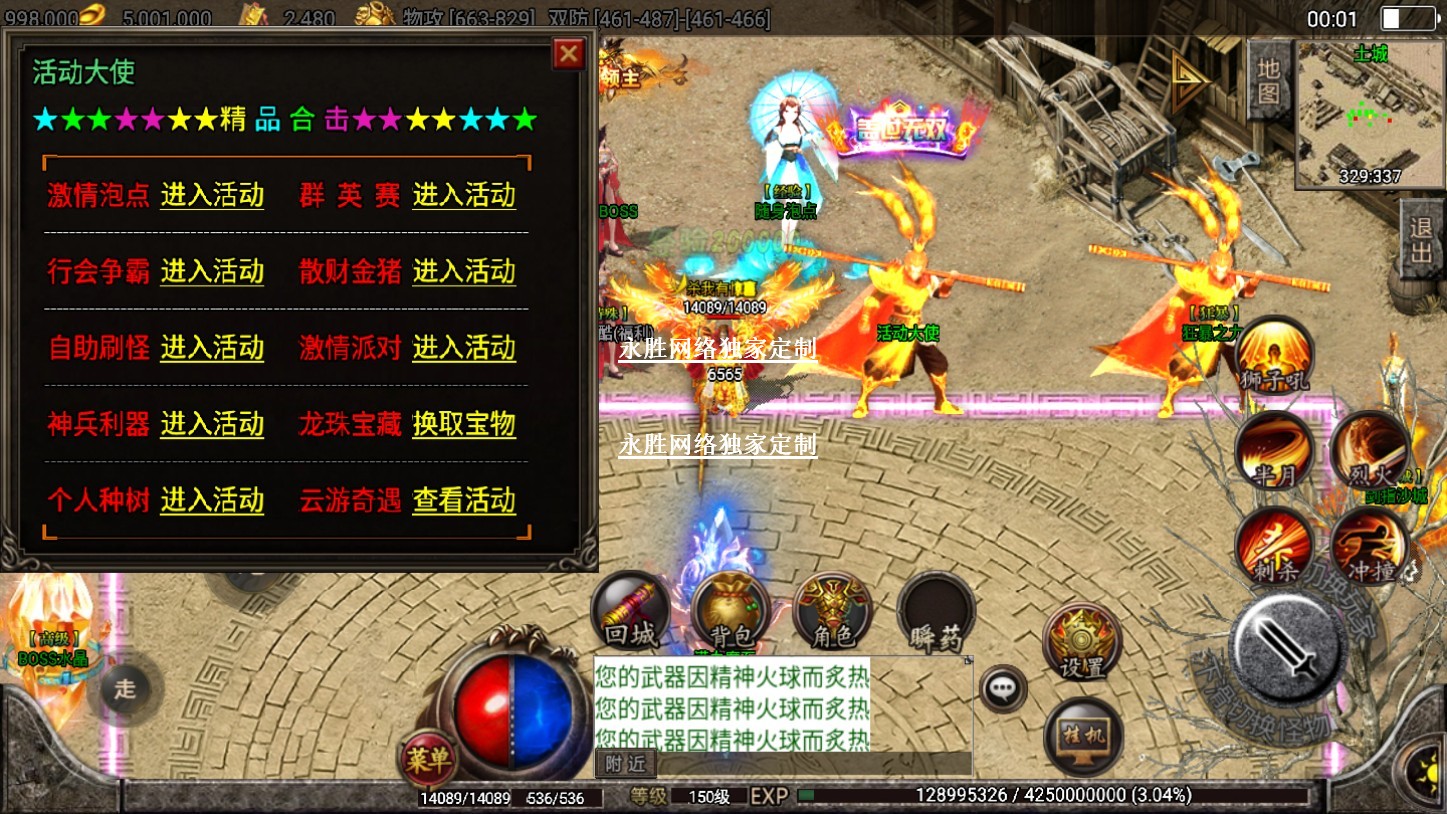Enter the 激情派对 activity
This screenshot has width=1447, height=814.
(x=464, y=348)
